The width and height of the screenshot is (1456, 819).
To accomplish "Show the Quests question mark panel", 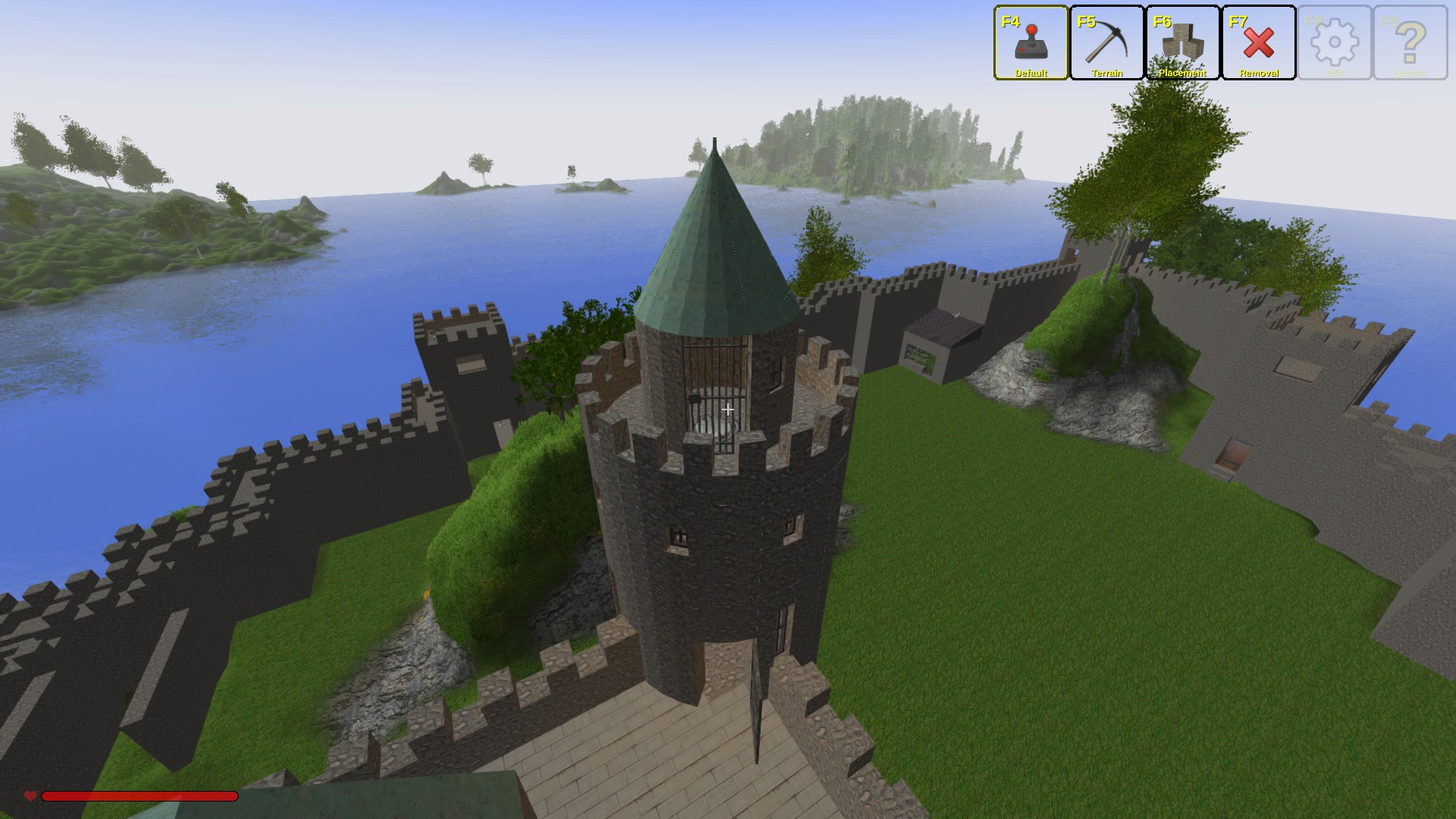I will click(x=1410, y=42).
